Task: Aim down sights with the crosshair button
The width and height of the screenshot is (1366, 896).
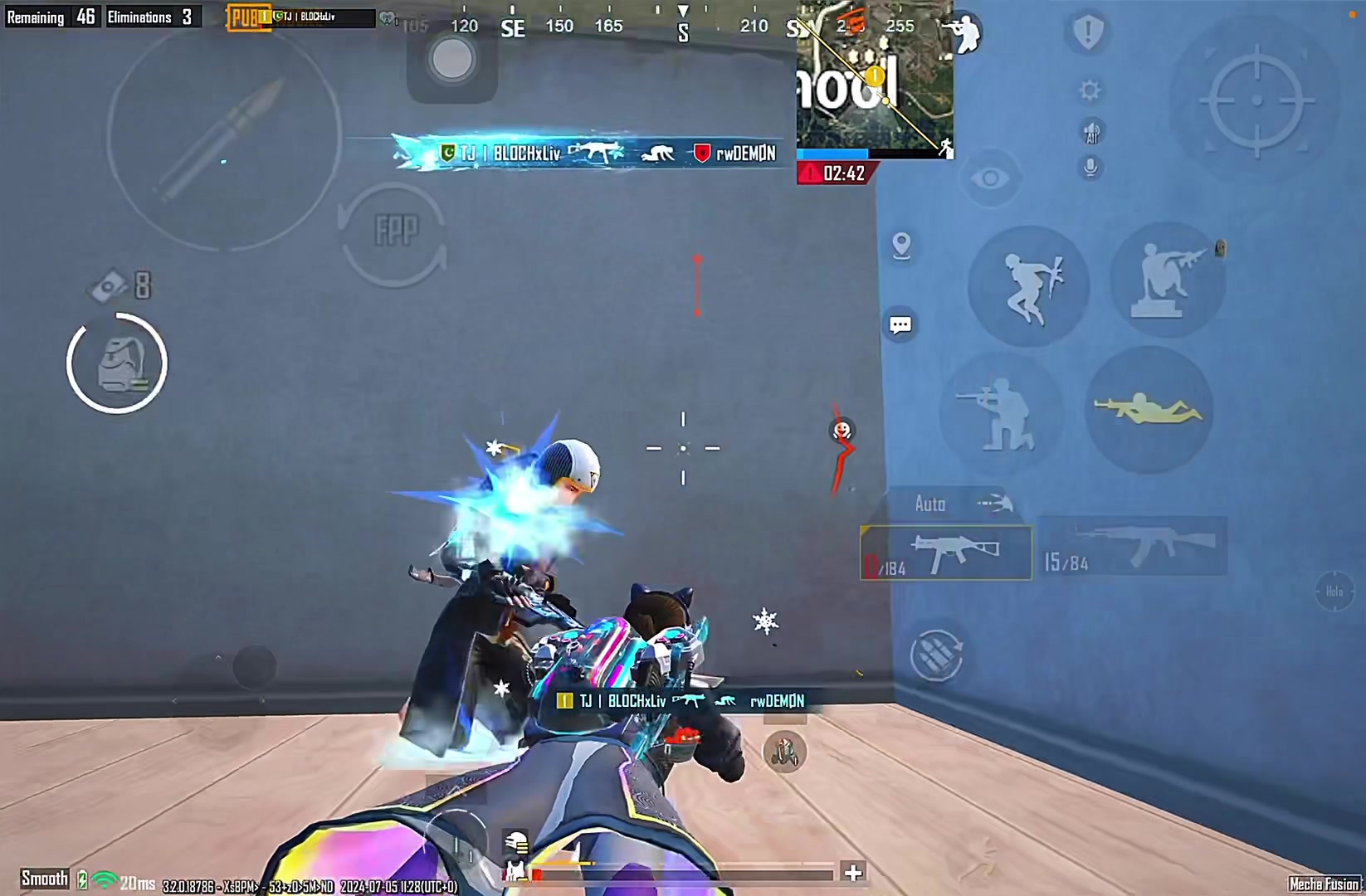Action: click(1256, 101)
